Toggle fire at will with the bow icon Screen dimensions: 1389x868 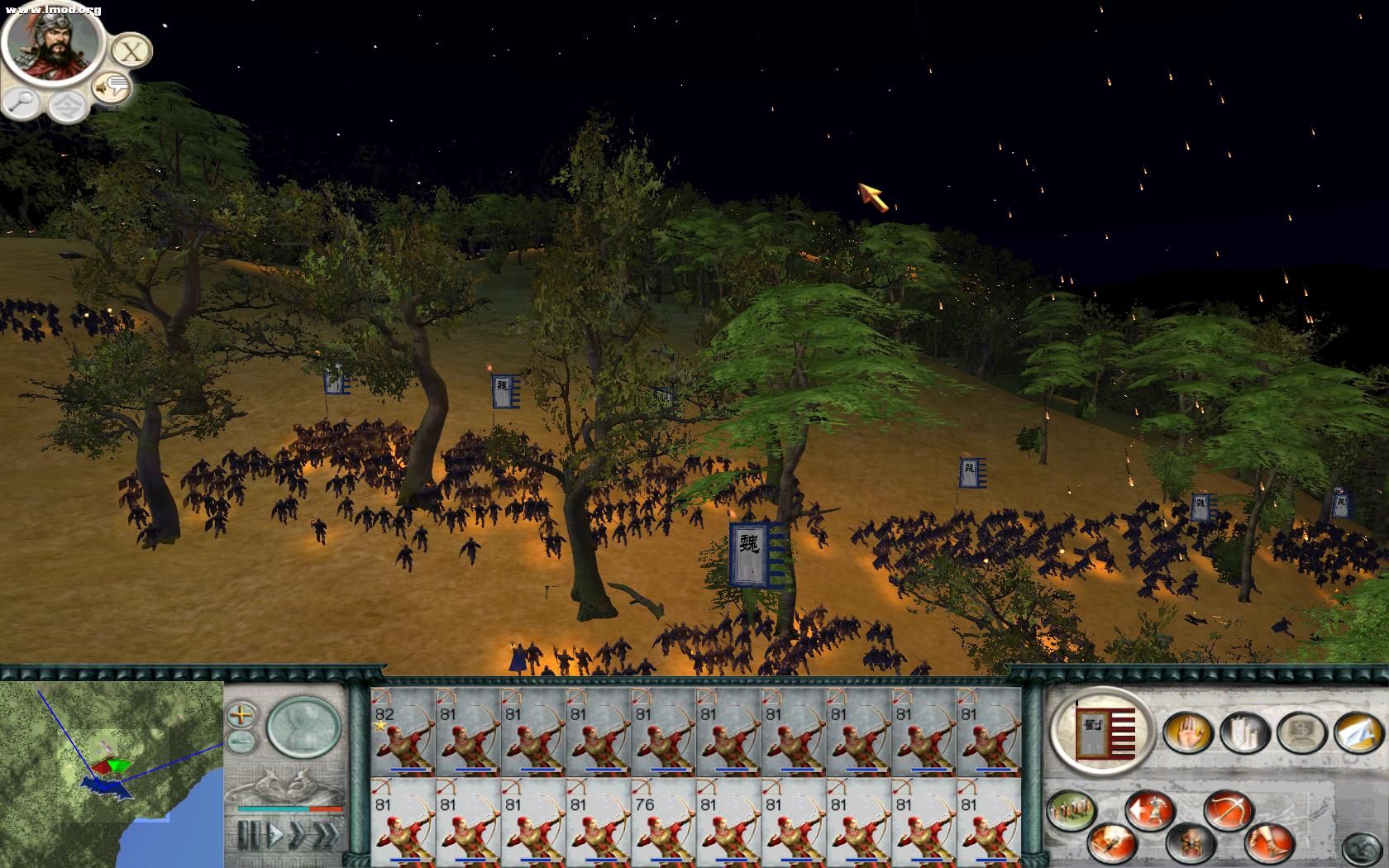[1229, 810]
